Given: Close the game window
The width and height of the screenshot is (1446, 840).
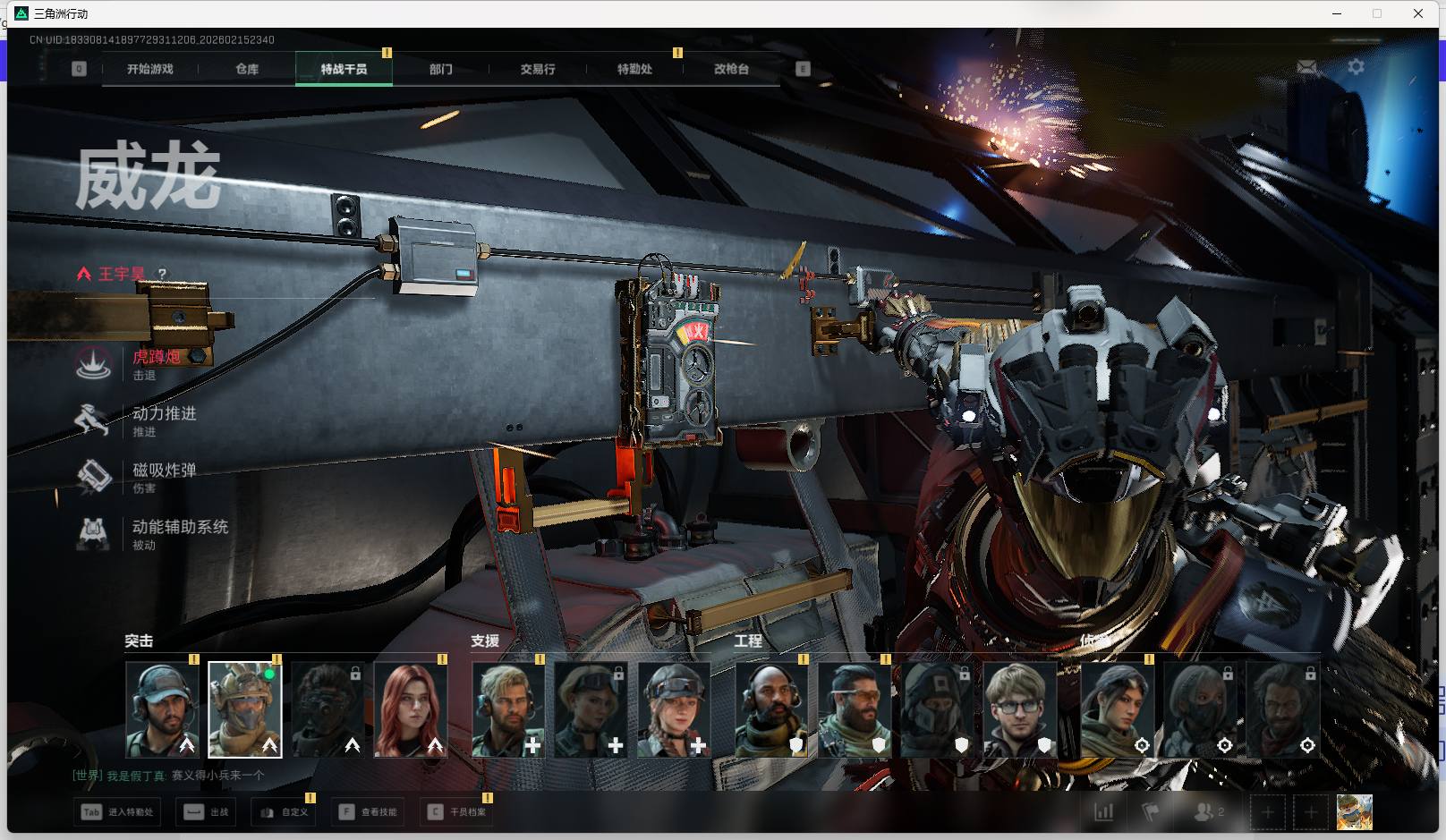Looking at the screenshot, I should click(x=1417, y=13).
